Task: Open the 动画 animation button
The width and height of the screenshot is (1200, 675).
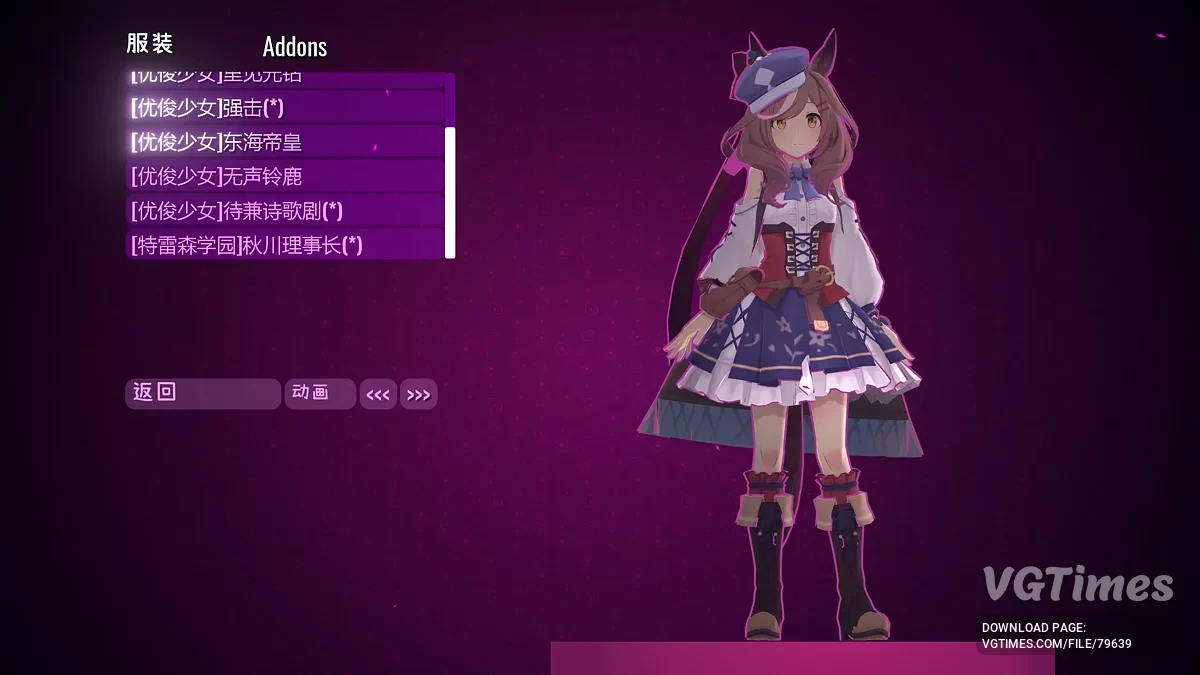Action: [x=319, y=393]
